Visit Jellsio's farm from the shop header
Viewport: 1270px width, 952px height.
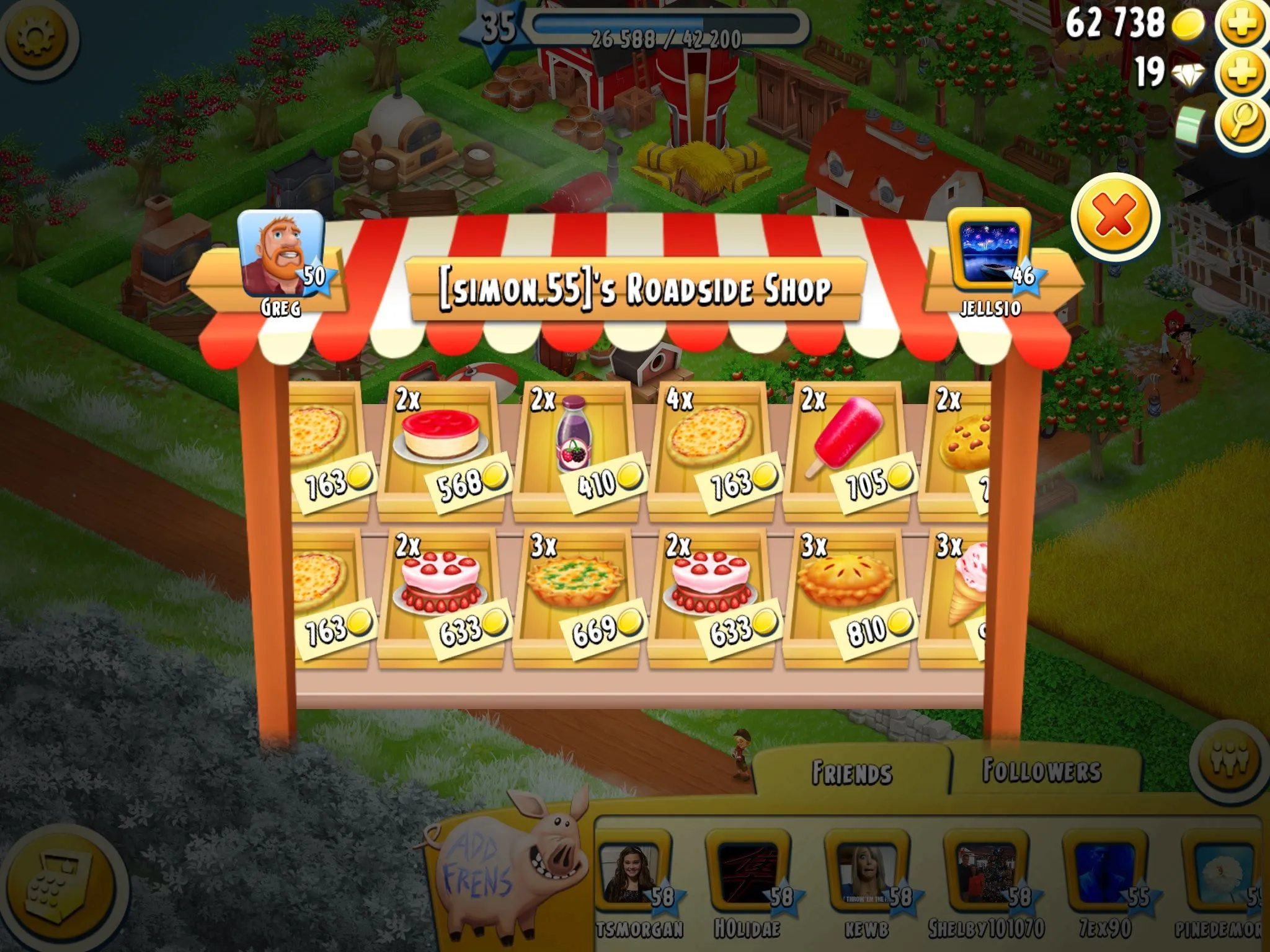pos(990,255)
